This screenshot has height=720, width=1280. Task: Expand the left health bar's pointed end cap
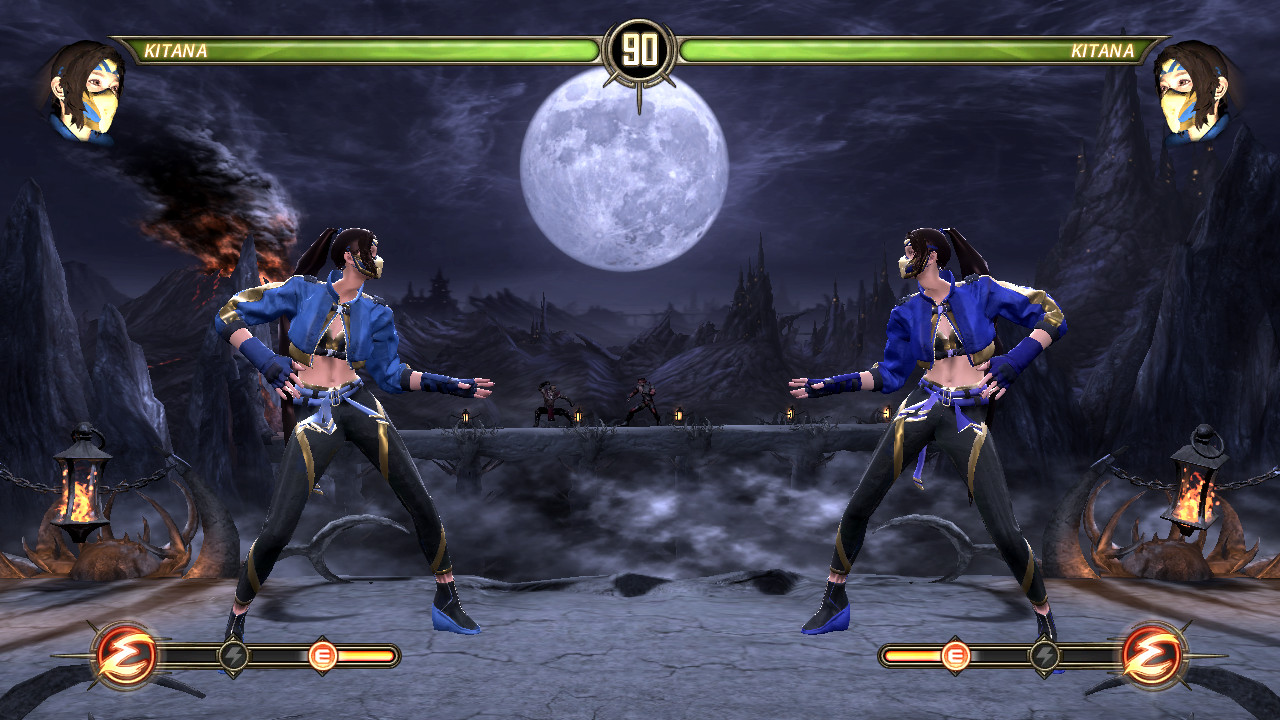(x=118, y=46)
